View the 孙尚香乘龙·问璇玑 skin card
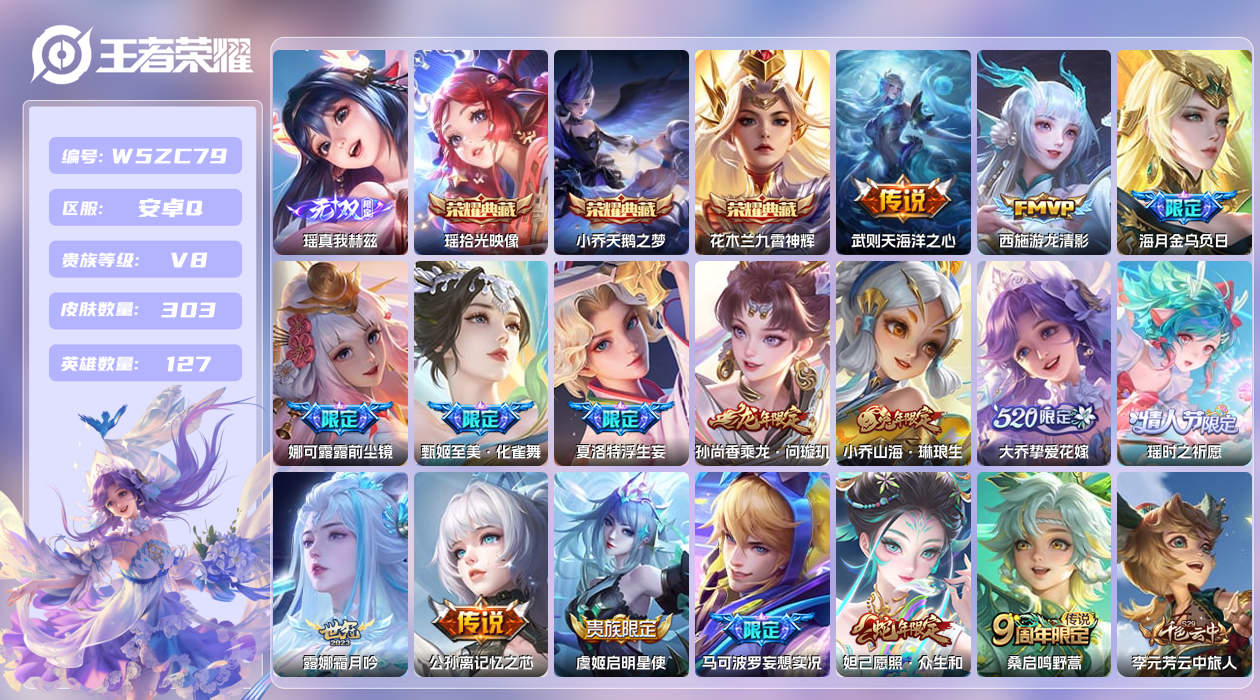Viewport: 1260px width, 700px height. point(762,363)
